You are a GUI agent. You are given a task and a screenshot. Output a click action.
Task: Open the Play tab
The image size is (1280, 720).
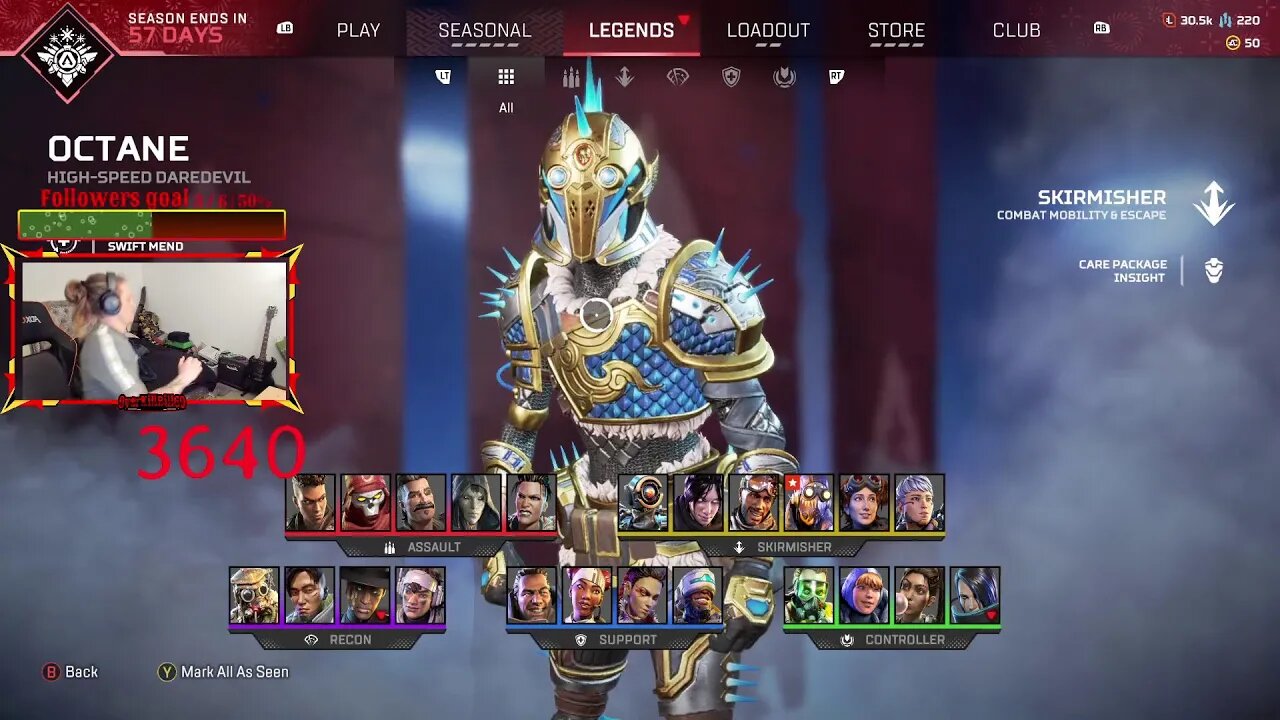point(358,30)
